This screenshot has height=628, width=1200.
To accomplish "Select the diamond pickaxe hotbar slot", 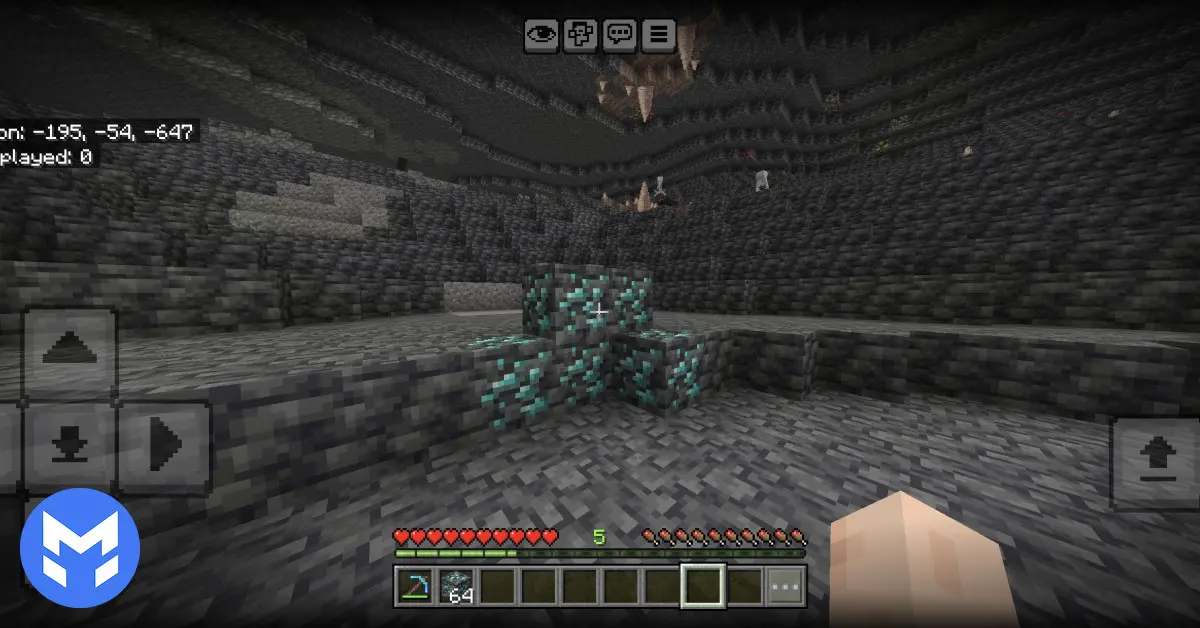I will coord(412,586).
